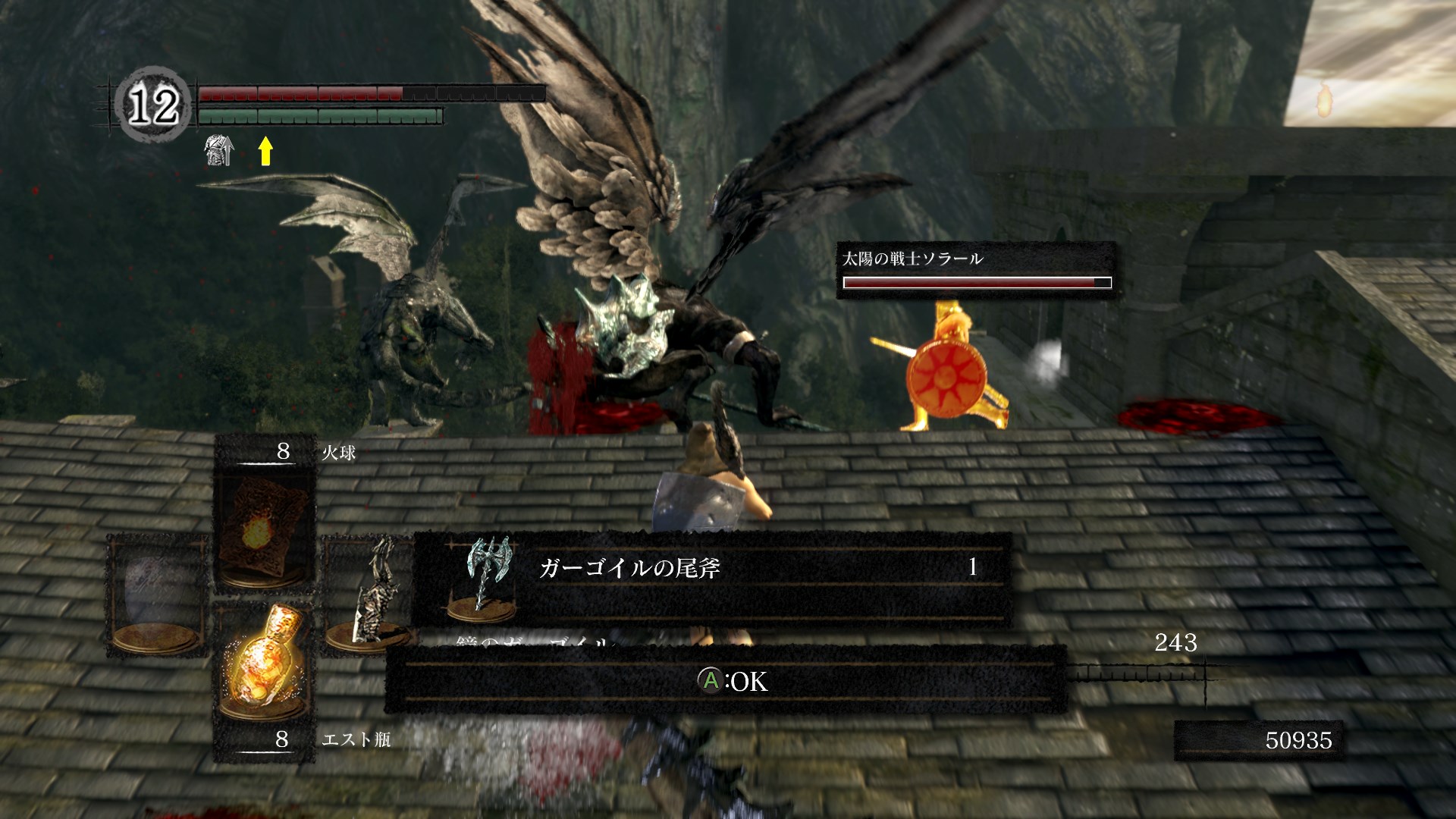Click the armor status effect icon

pos(218,150)
